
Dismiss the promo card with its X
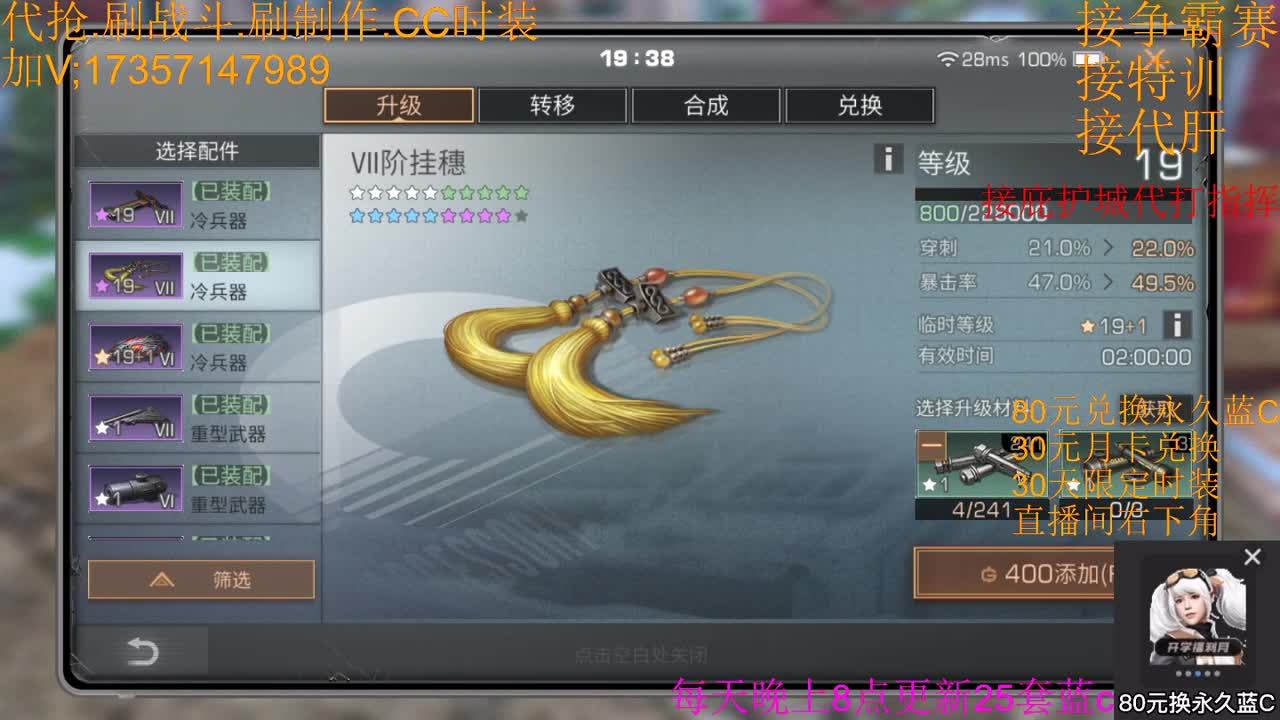coord(1252,556)
